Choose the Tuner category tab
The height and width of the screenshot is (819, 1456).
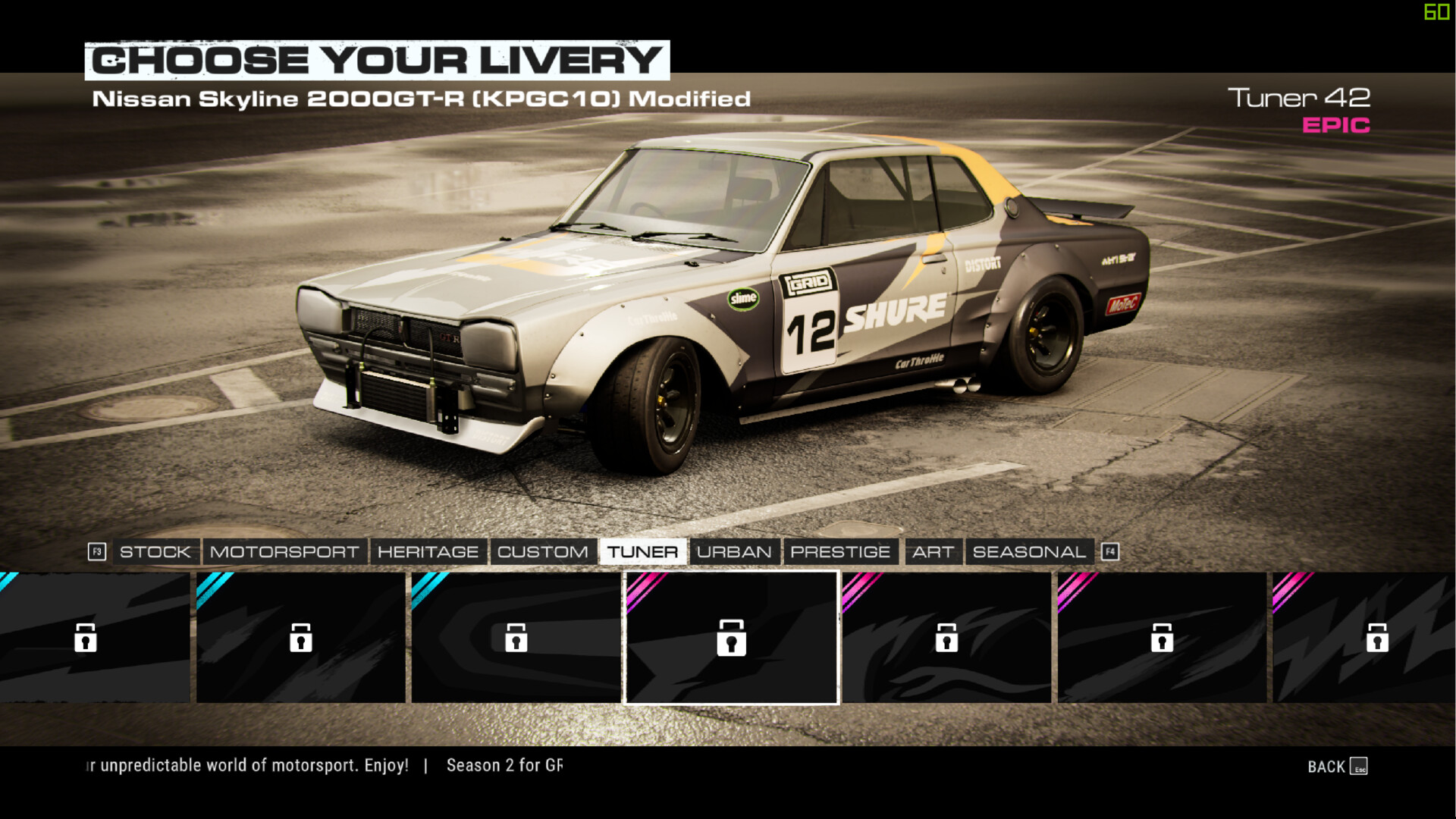(x=642, y=552)
